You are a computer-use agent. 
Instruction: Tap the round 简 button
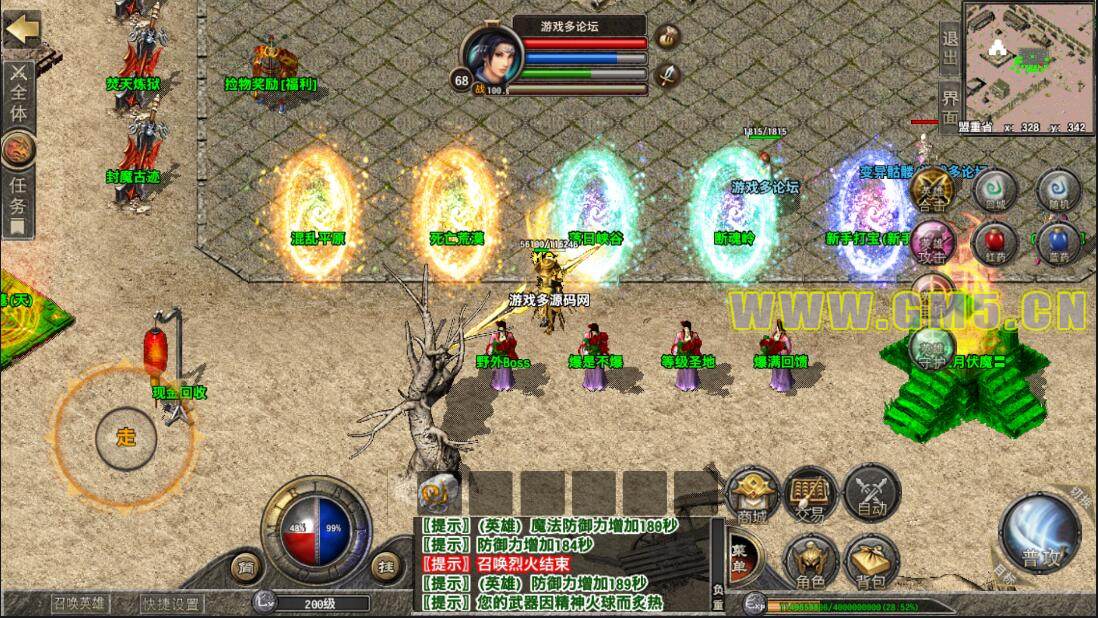click(246, 567)
